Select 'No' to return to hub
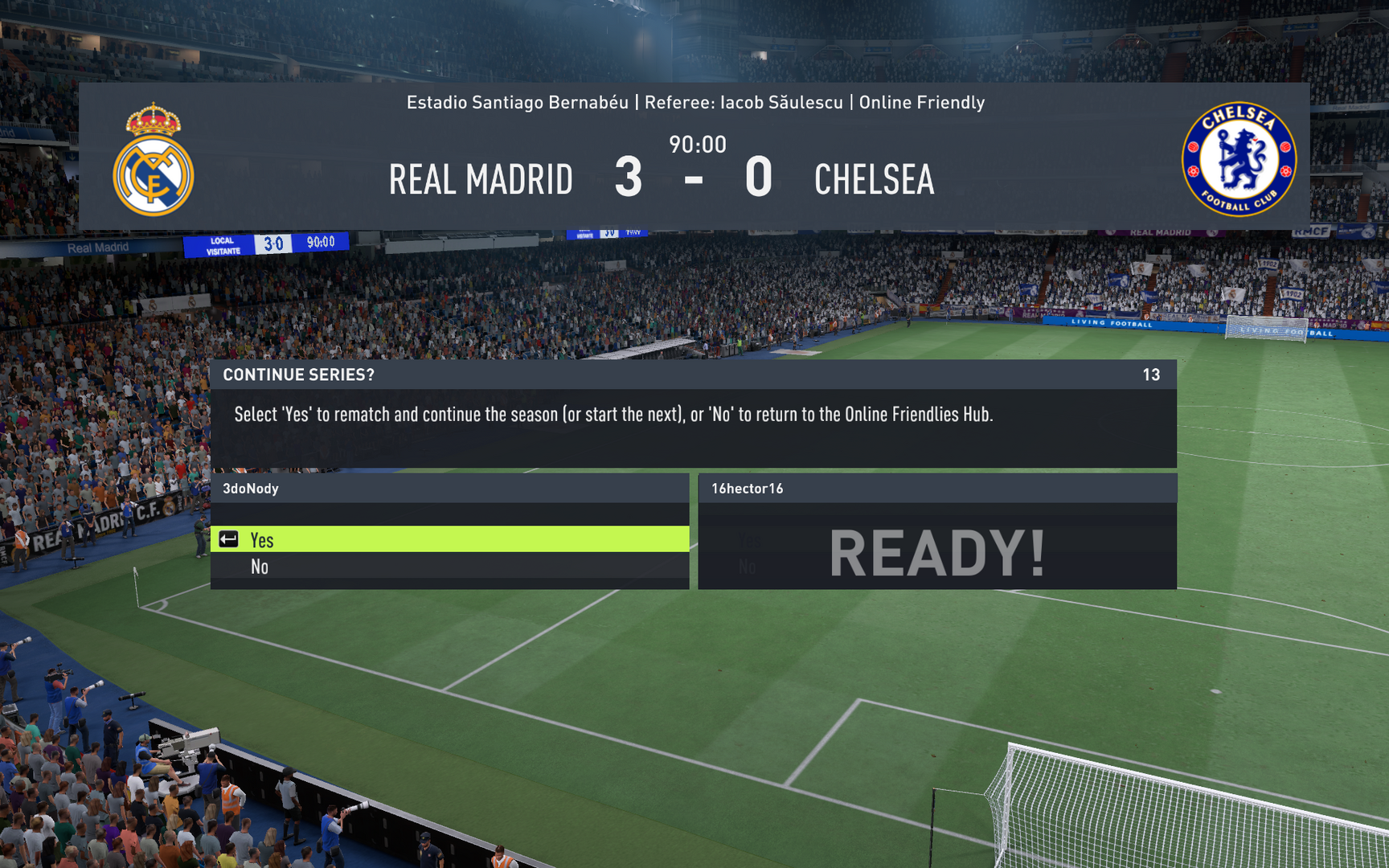The width and height of the screenshot is (1389, 868). click(449, 567)
